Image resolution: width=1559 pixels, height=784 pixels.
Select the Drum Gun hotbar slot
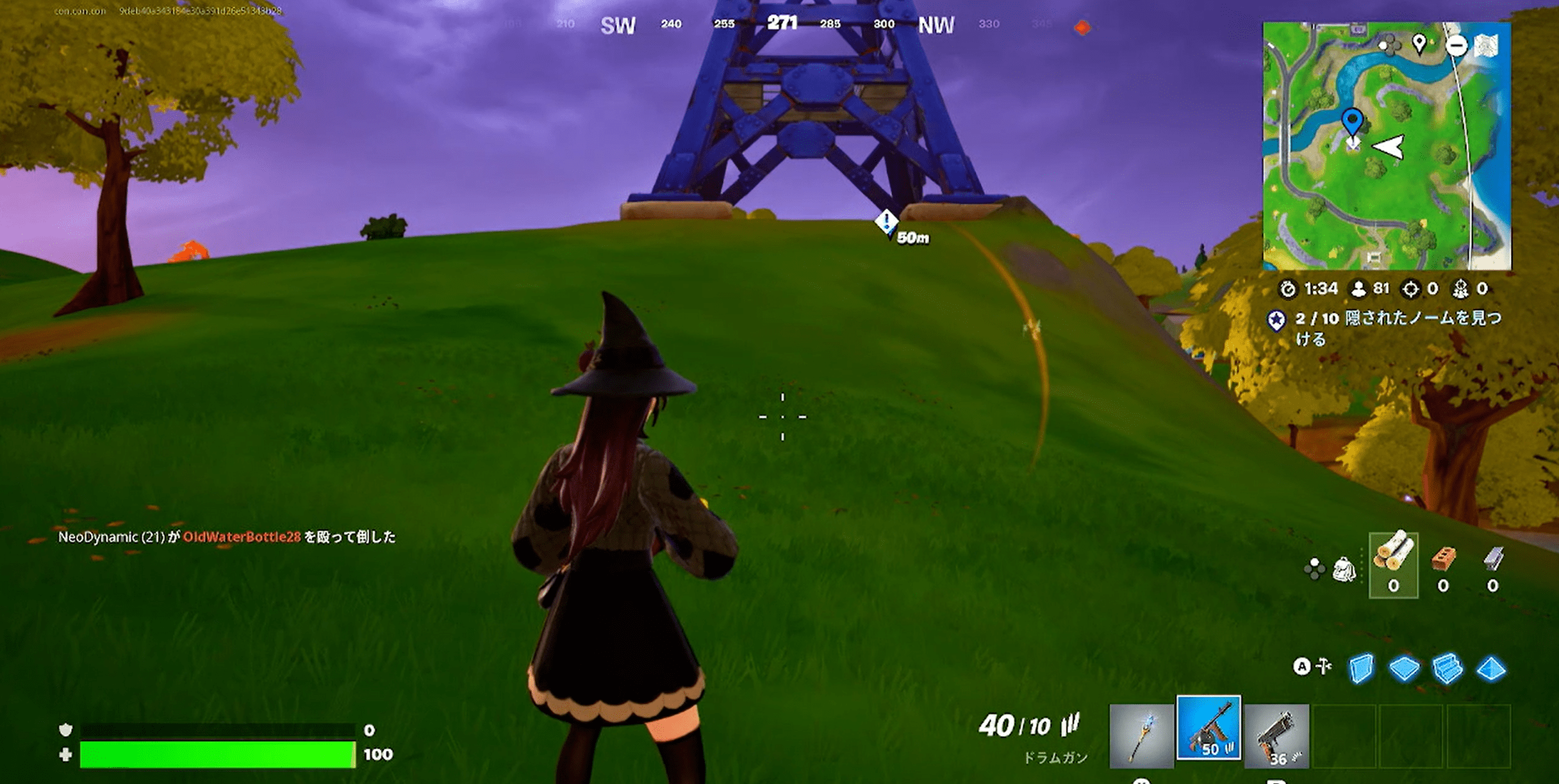1208,728
